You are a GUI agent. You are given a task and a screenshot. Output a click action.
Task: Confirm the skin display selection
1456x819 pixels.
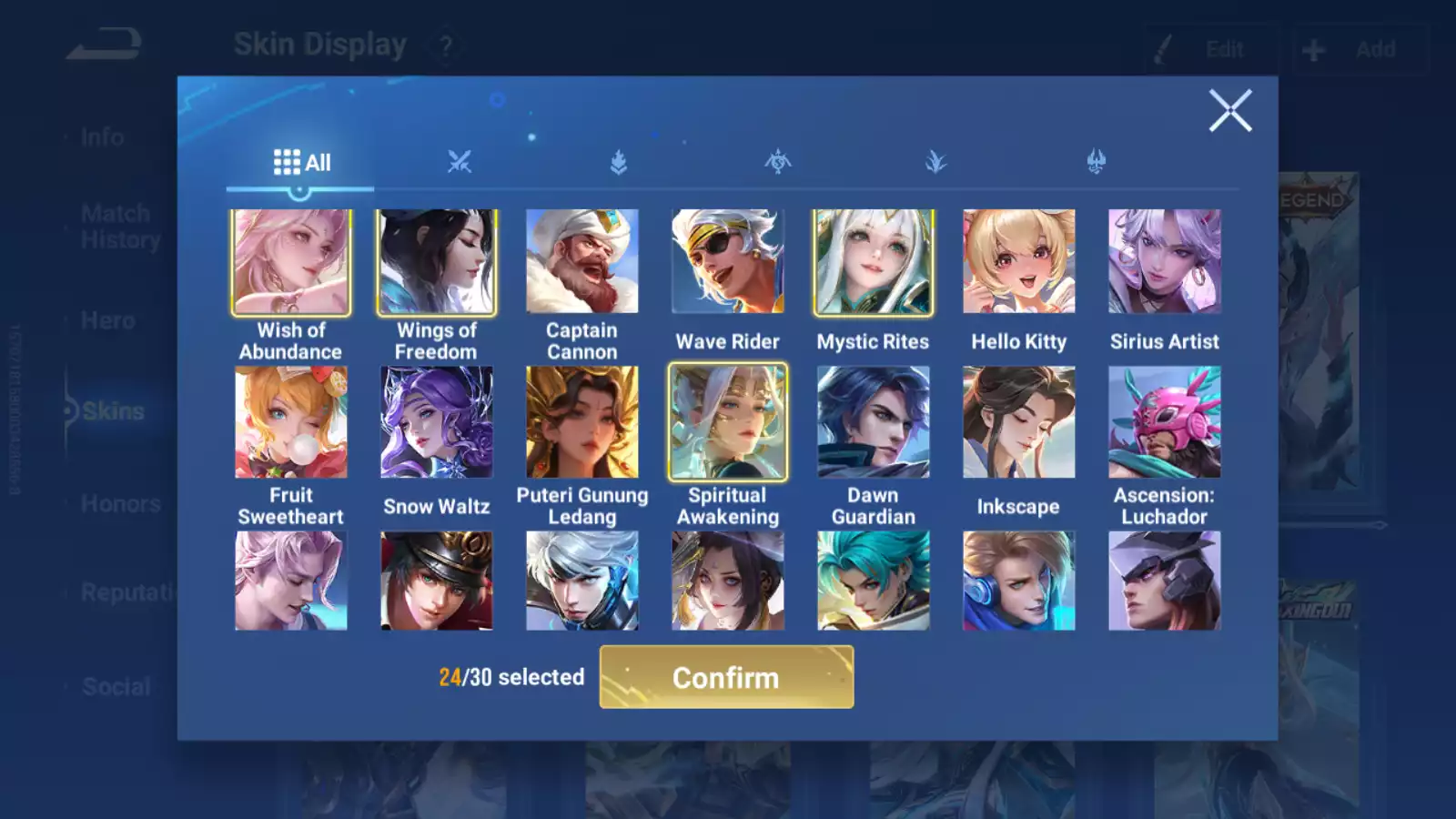(x=726, y=677)
